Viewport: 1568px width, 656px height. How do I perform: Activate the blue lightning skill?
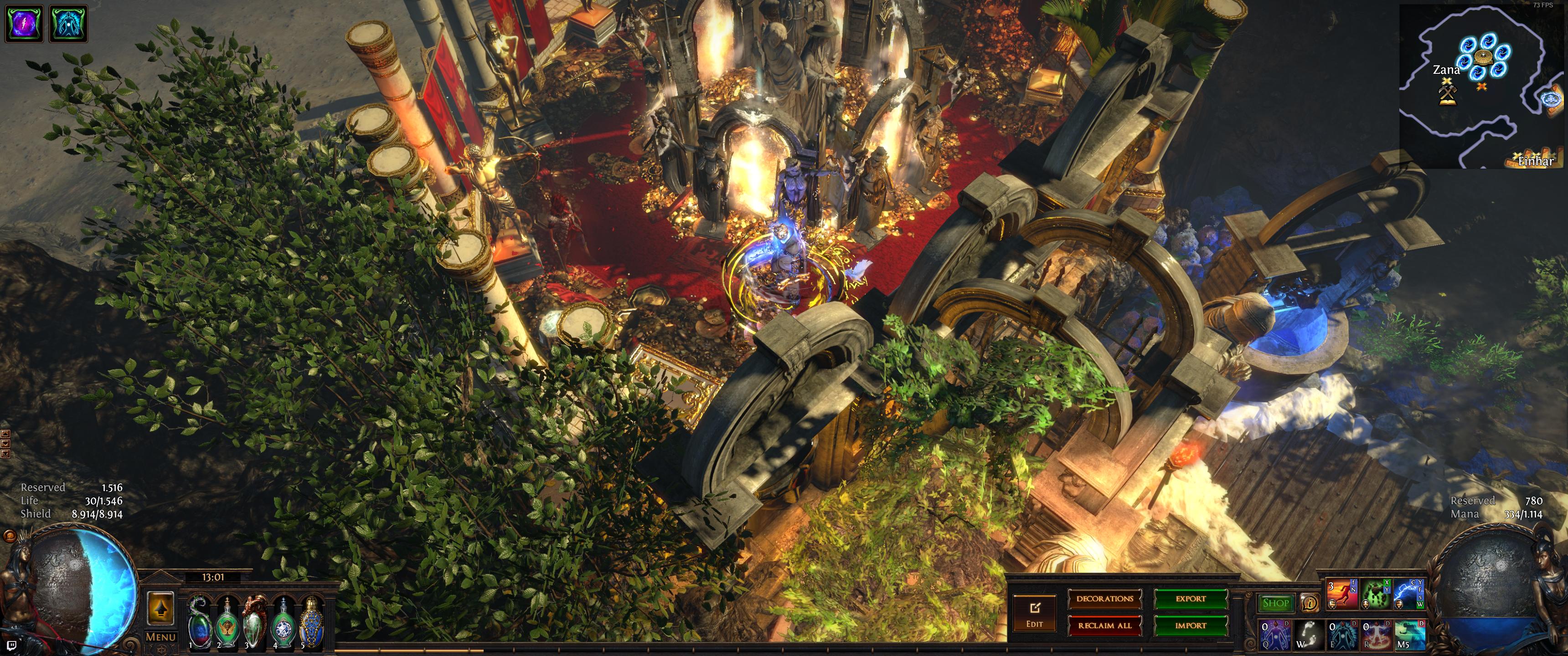[x=1408, y=594]
